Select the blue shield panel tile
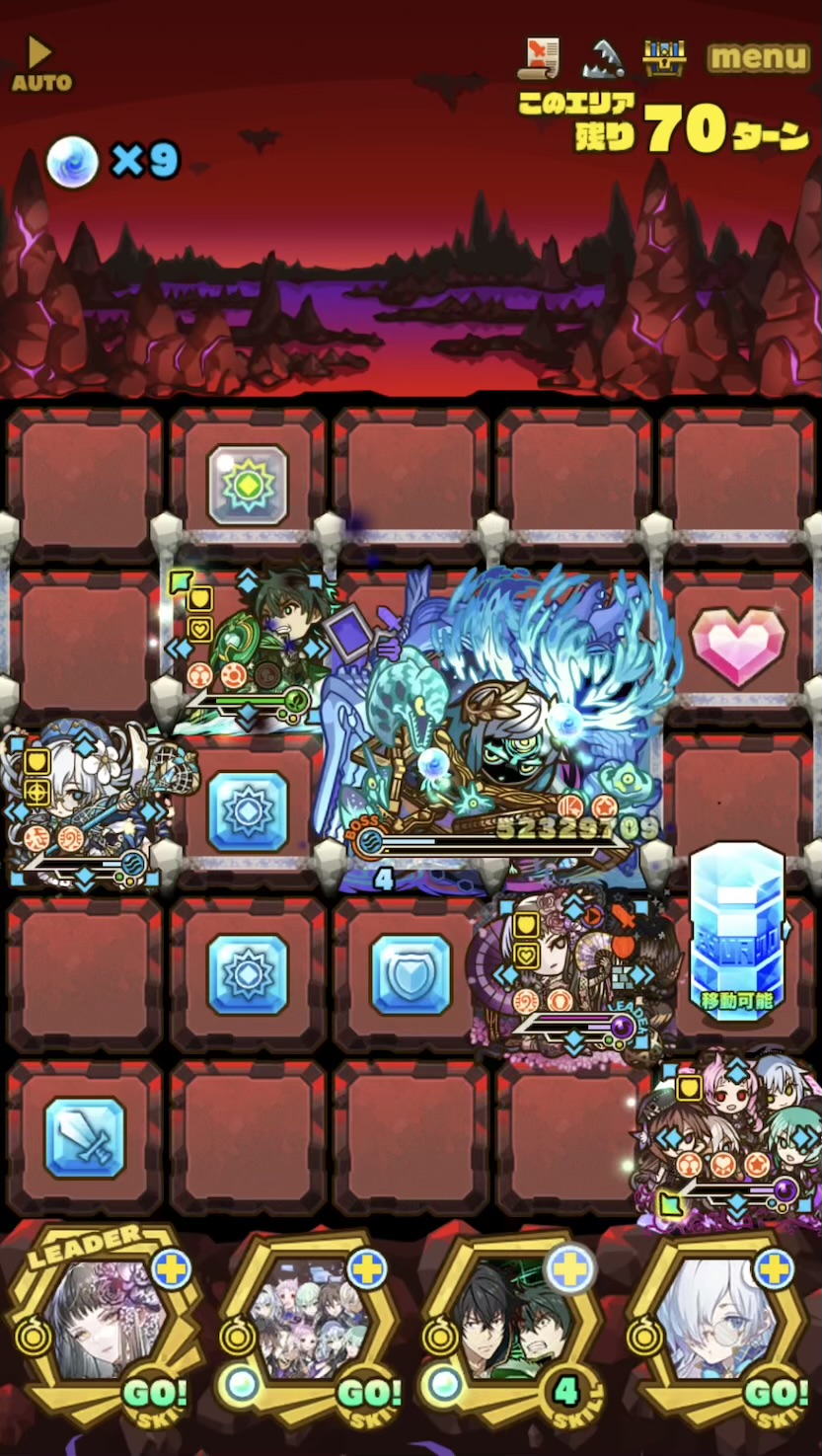Image resolution: width=822 pixels, height=1456 pixels. click(x=411, y=974)
